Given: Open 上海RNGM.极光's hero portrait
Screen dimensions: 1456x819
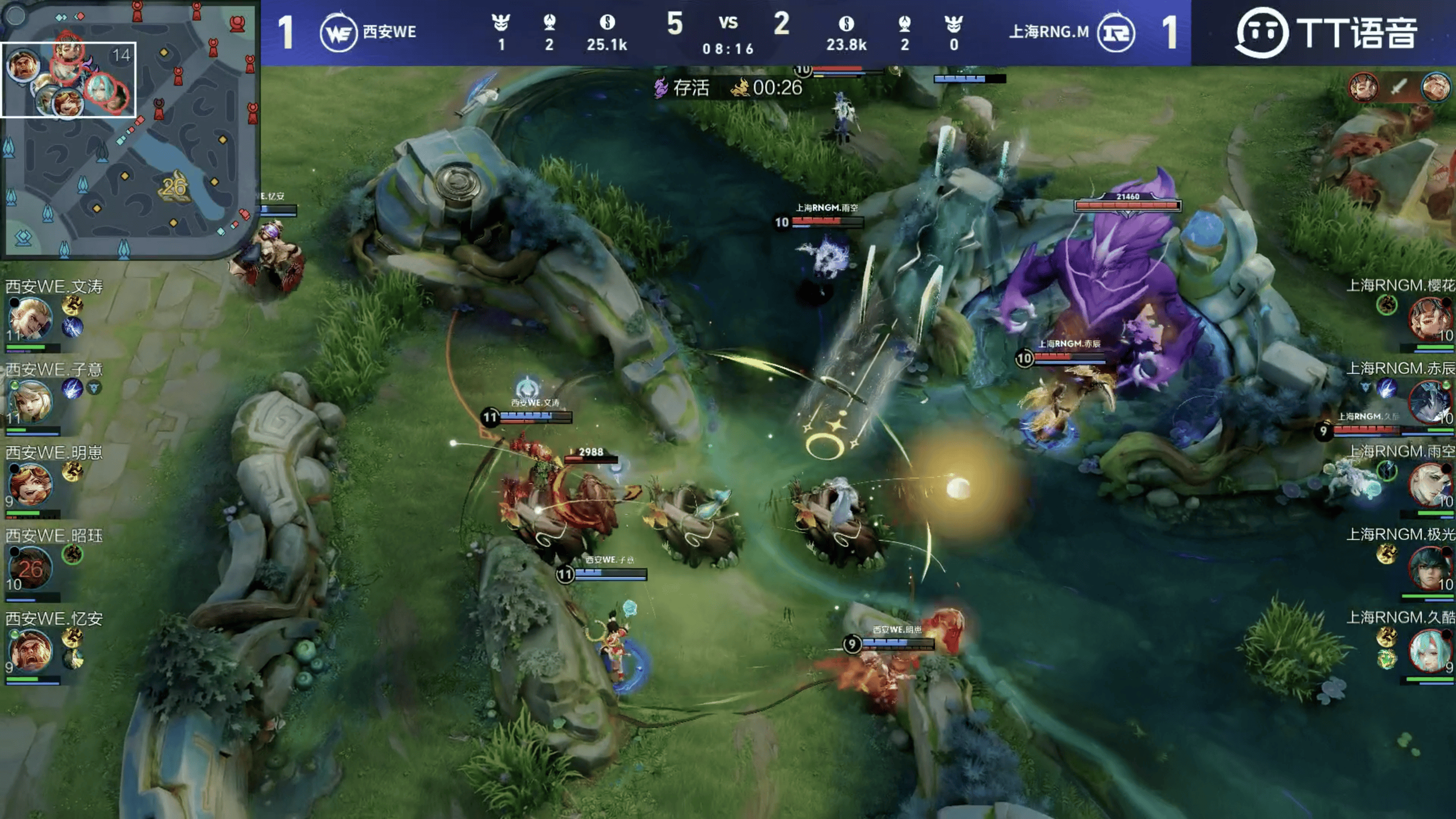Looking at the screenshot, I should pos(1428,567).
